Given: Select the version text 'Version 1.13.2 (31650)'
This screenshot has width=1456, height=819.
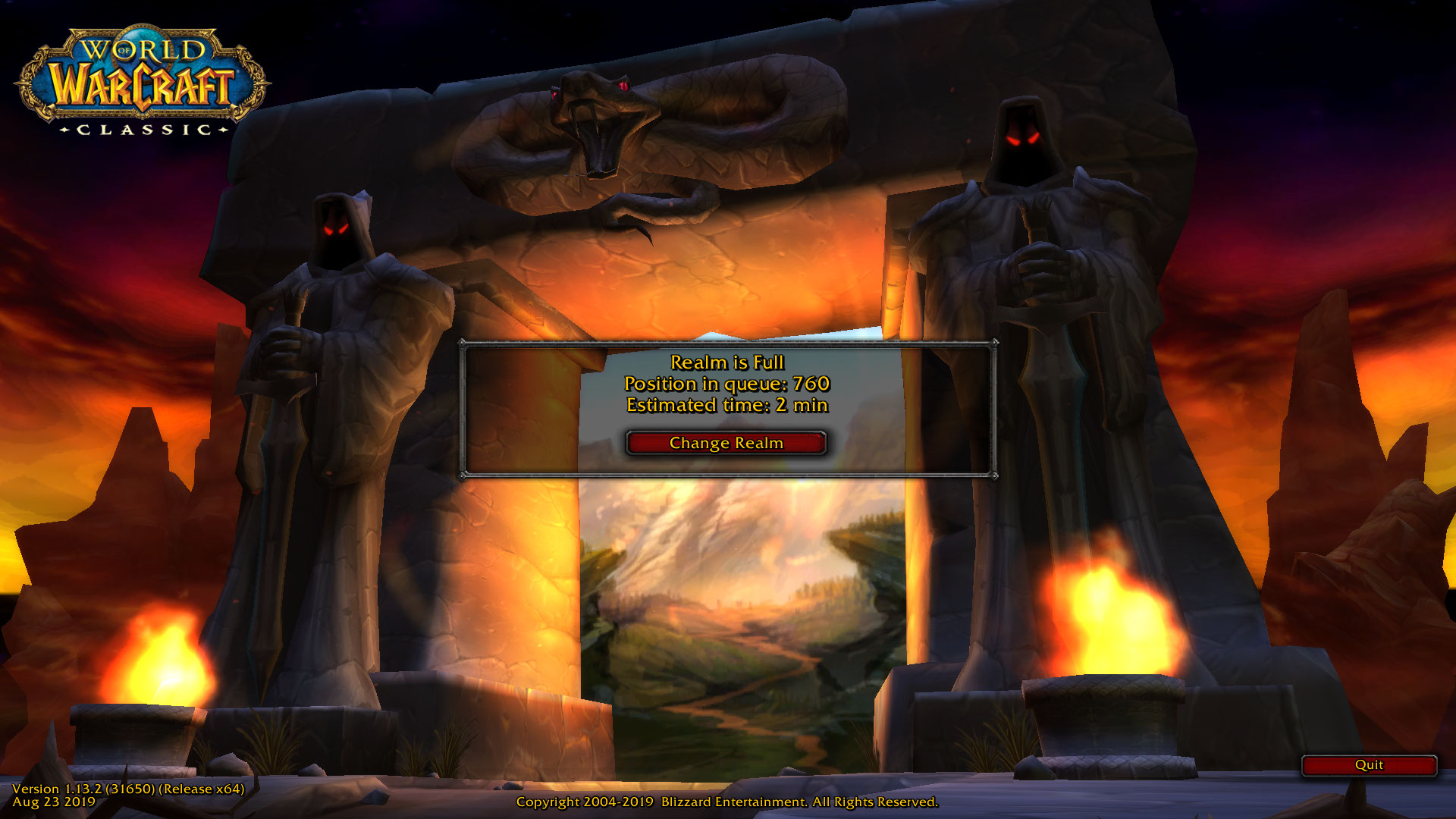Looking at the screenshot, I should click(129, 789).
